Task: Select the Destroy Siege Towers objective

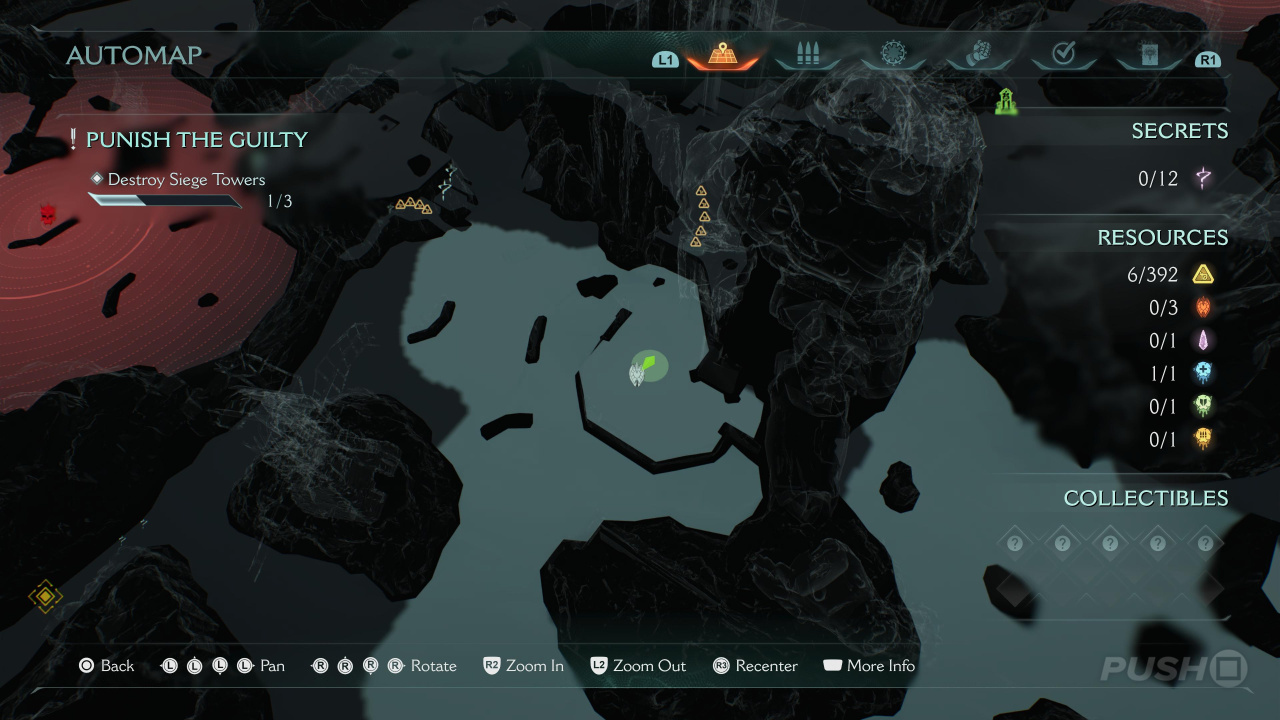Action: point(186,180)
